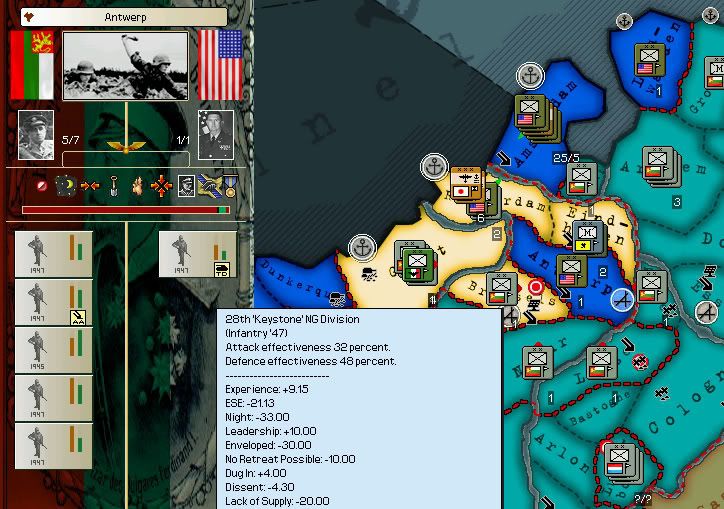
Task: Select the American division with TD brigade
Action: 196,255
